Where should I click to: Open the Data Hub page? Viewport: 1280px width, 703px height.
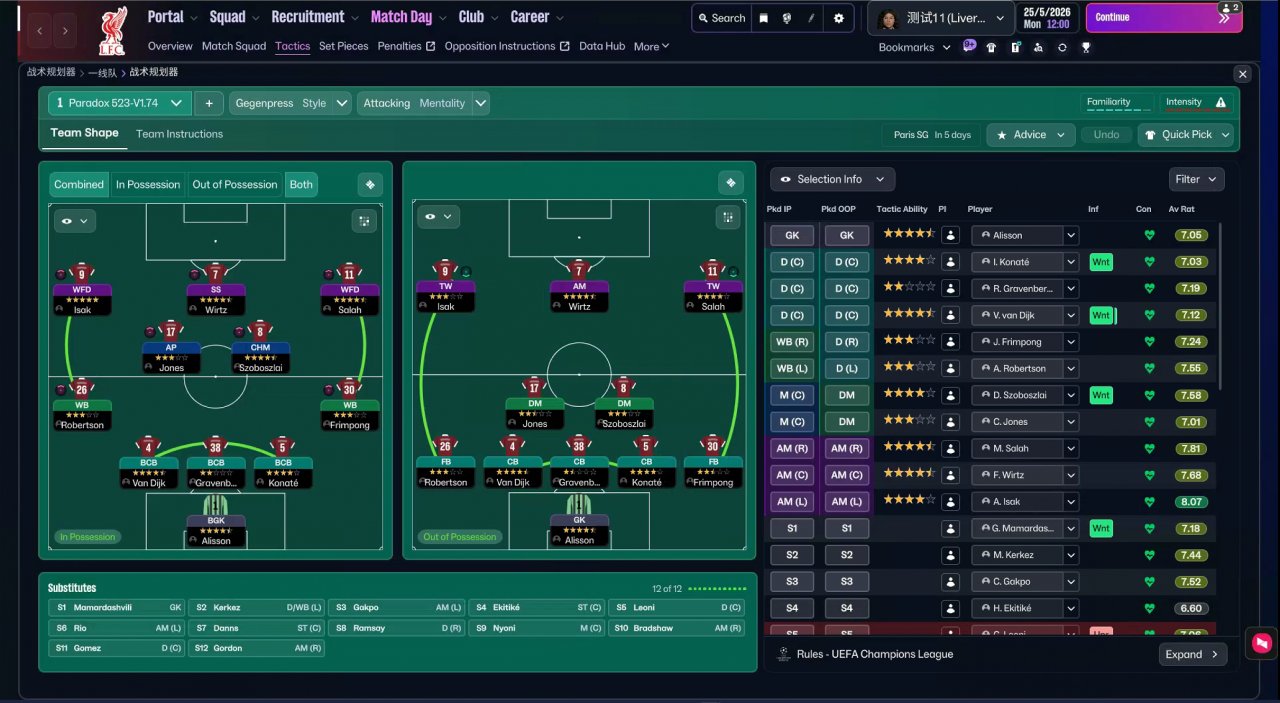click(602, 46)
